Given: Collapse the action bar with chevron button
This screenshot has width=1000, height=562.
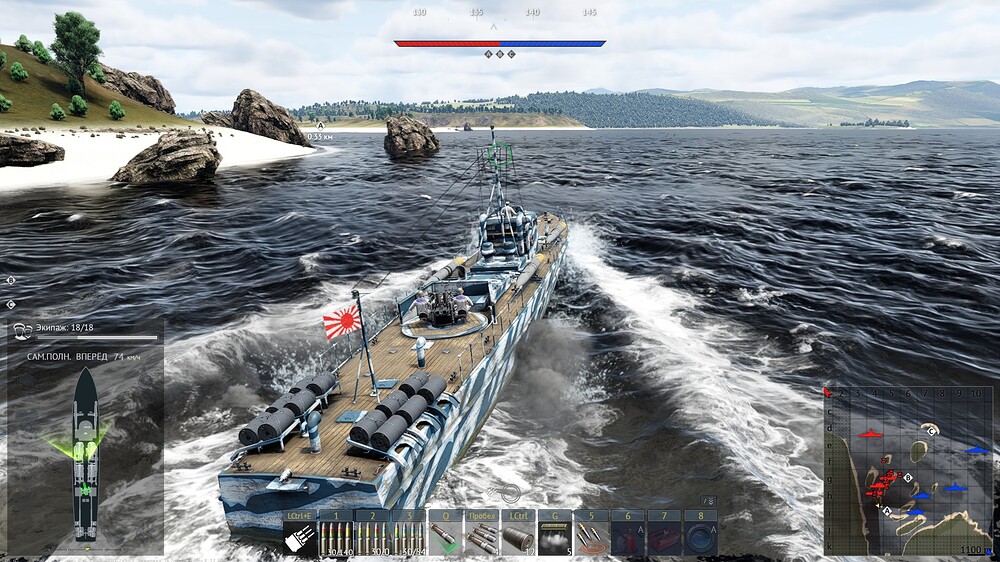Looking at the screenshot, I should (709, 500).
